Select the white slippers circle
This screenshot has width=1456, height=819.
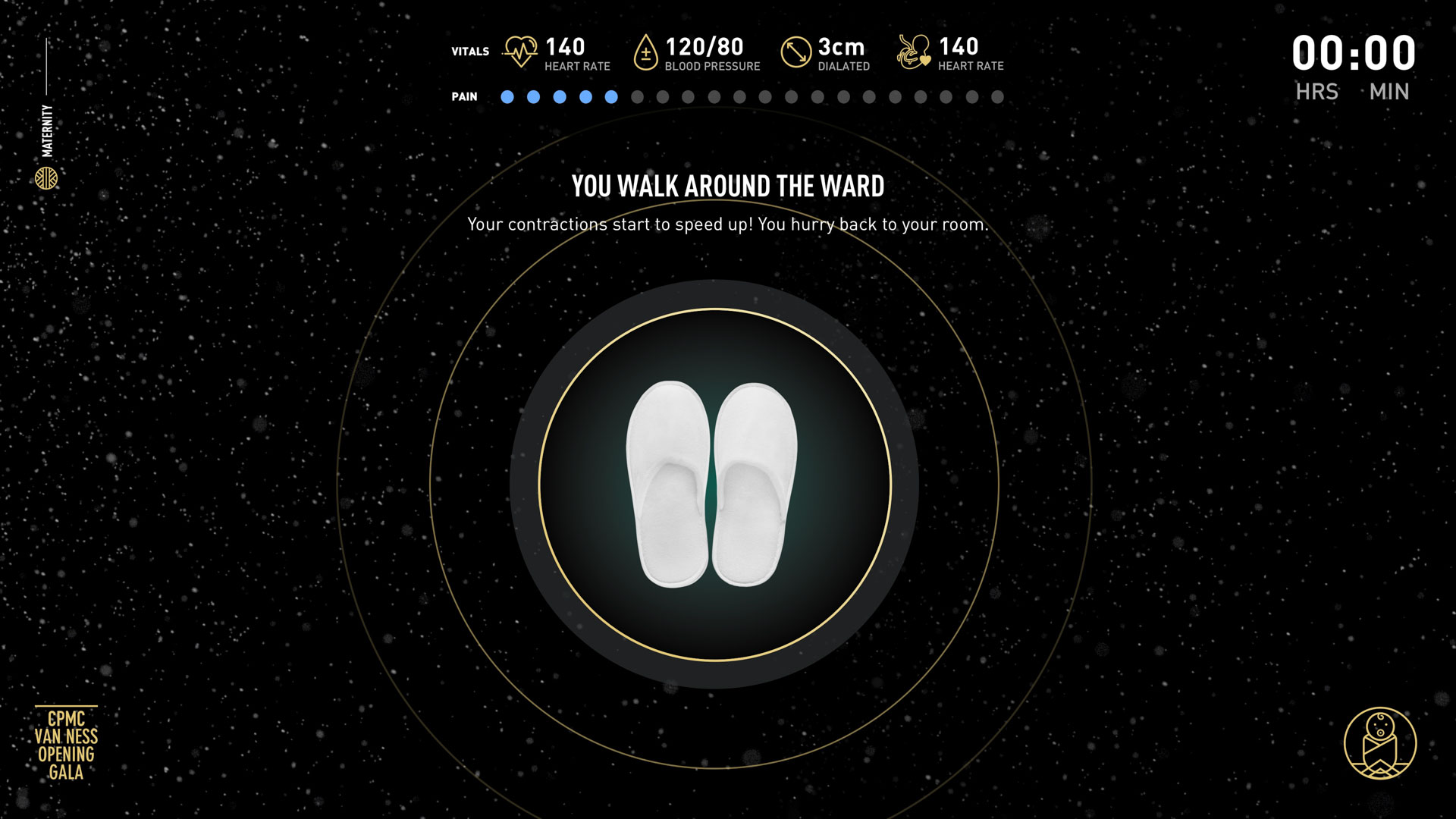click(x=714, y=485)
